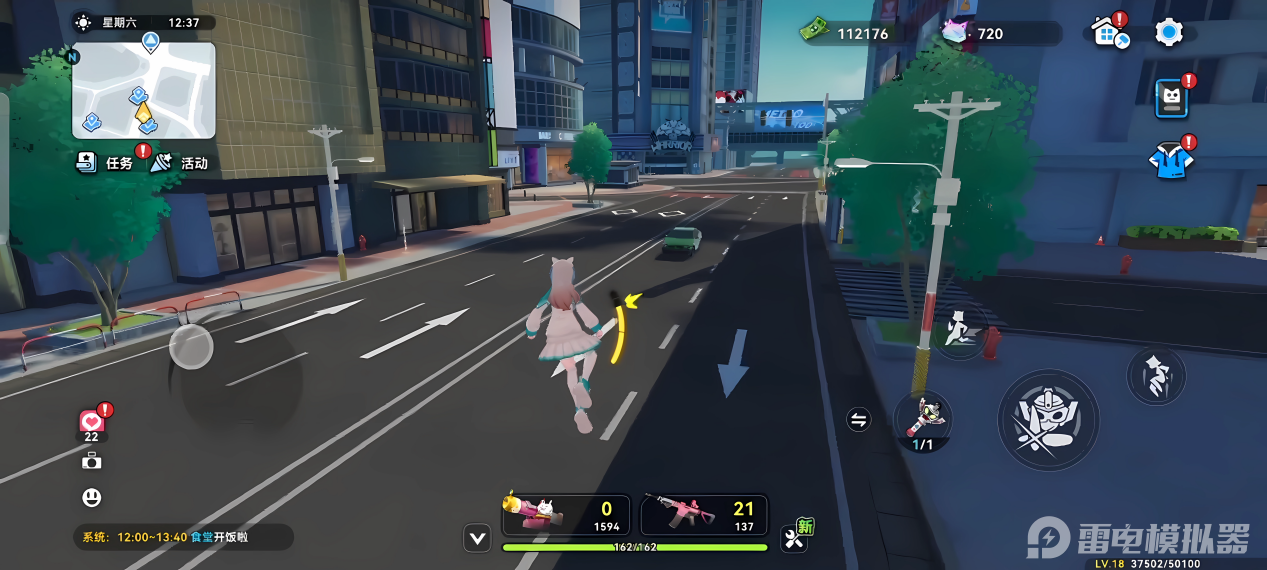
Task: Open the wrench tools icon marked 新
Action: (796, 538)
